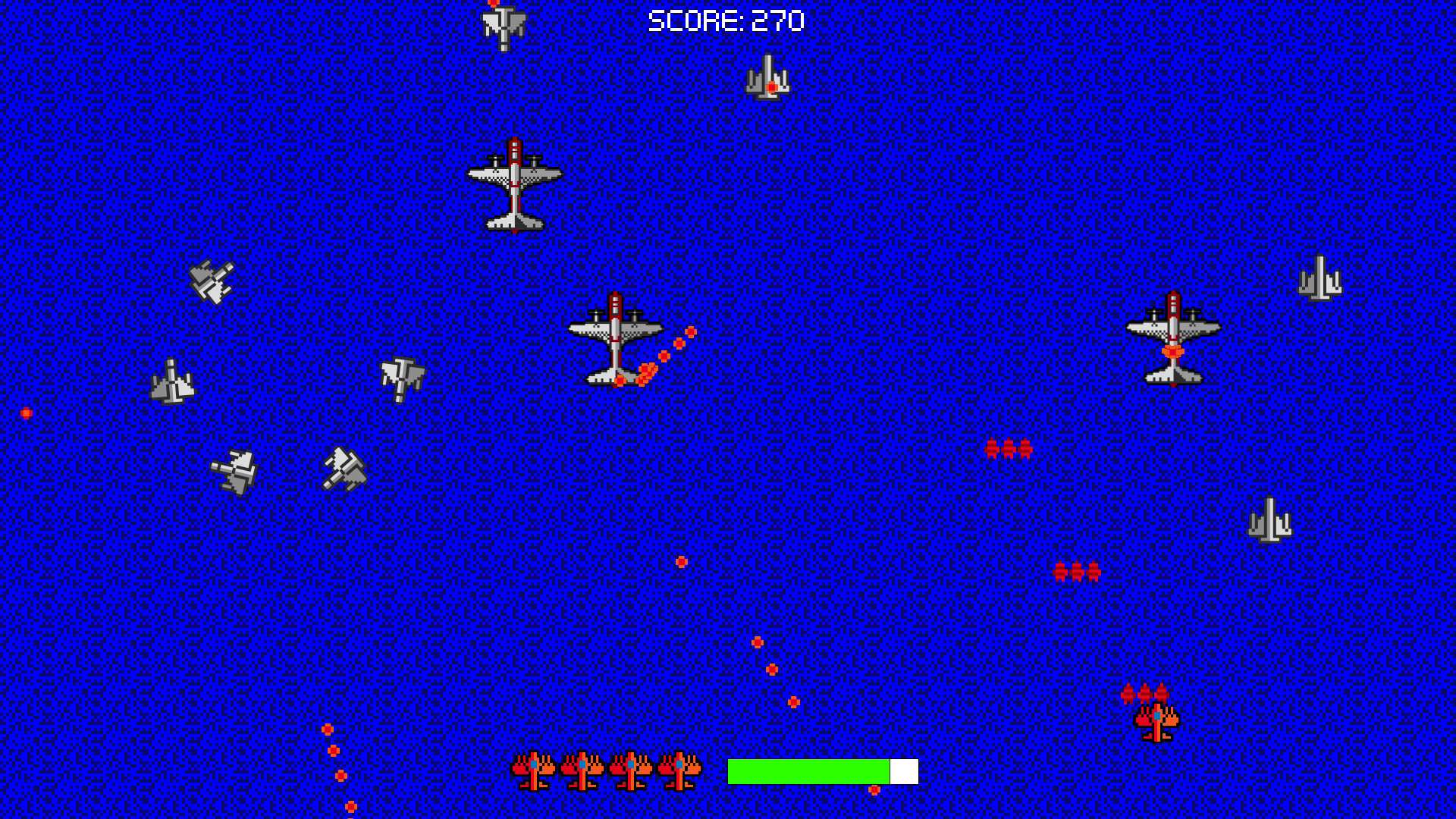1456x819 pixels.
Task: Click the lone red bullet on the far left
Action: tap(27, 412)
